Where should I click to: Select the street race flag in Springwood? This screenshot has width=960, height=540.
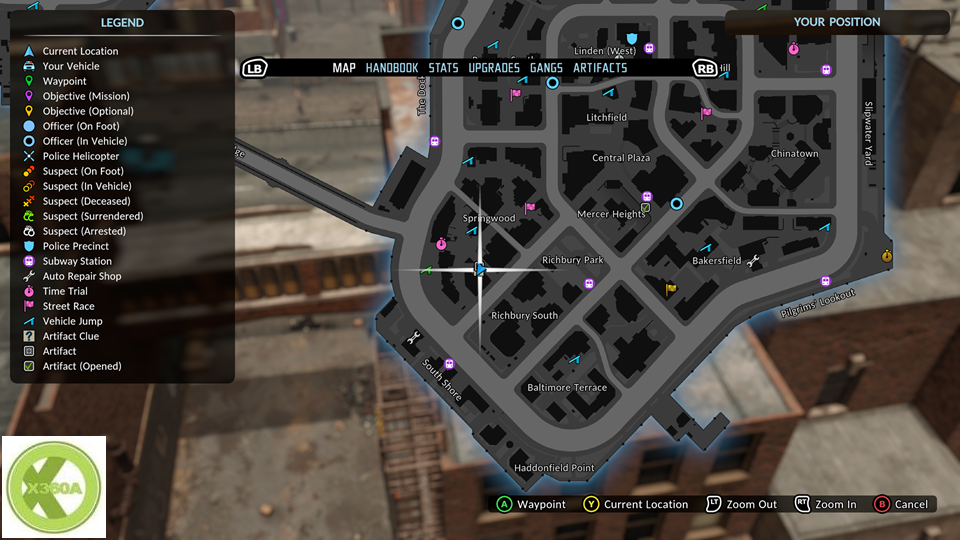[x=530, y=208]
